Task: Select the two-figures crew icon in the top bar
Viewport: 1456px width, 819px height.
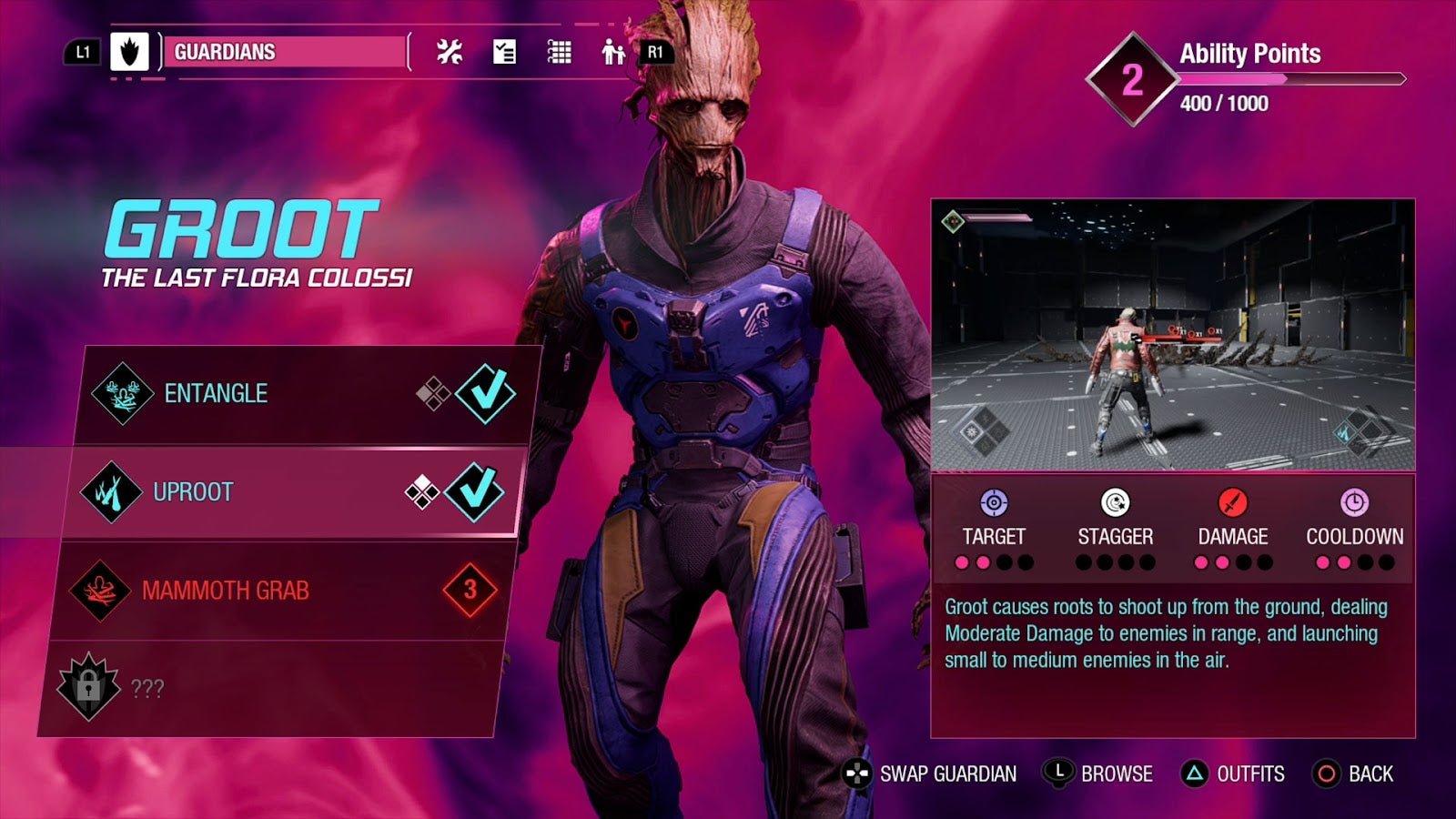Action: click(612, 52)
